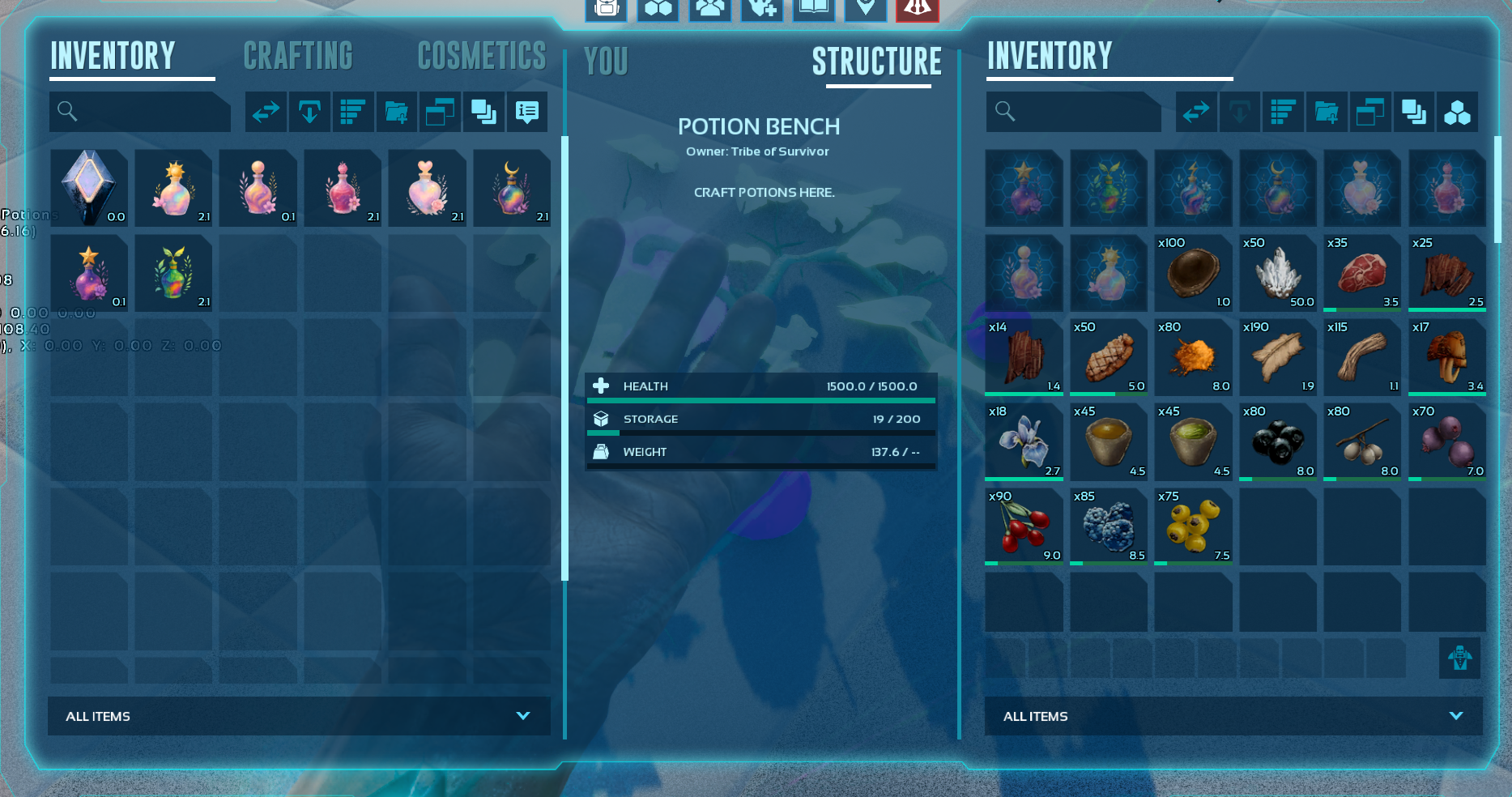
Task: Pick the heart-stoppered potion in player inventory
Action: pyautogui.click(x=427, y=187)
